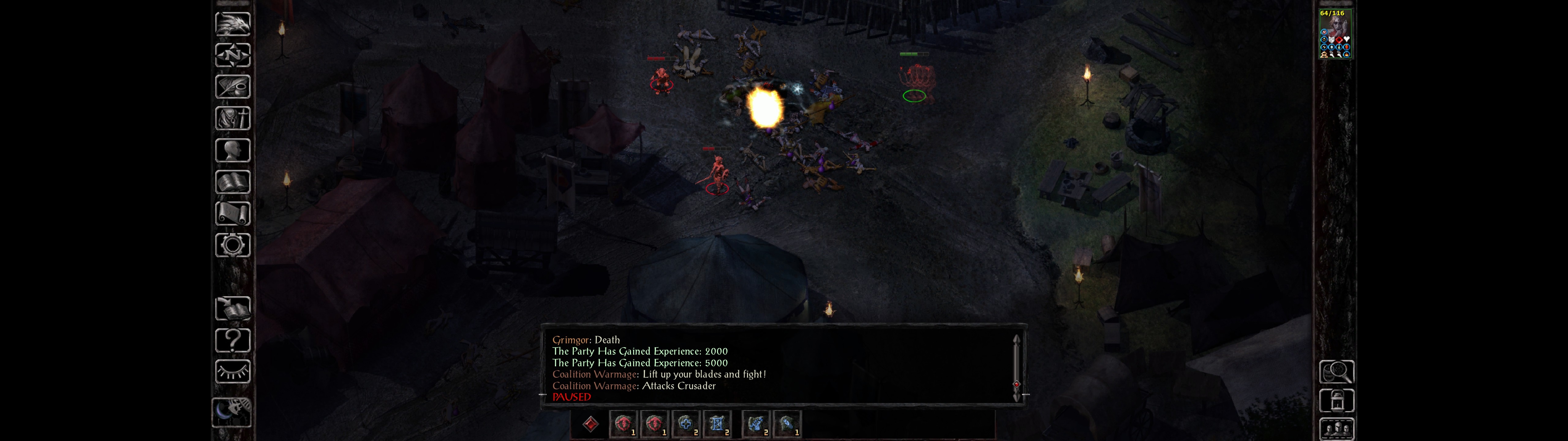The width and height of the screenshot is (1568, 441).
Task: Rest the party with the moon icon
Action: pyautogui.click(x=231, y=412)
